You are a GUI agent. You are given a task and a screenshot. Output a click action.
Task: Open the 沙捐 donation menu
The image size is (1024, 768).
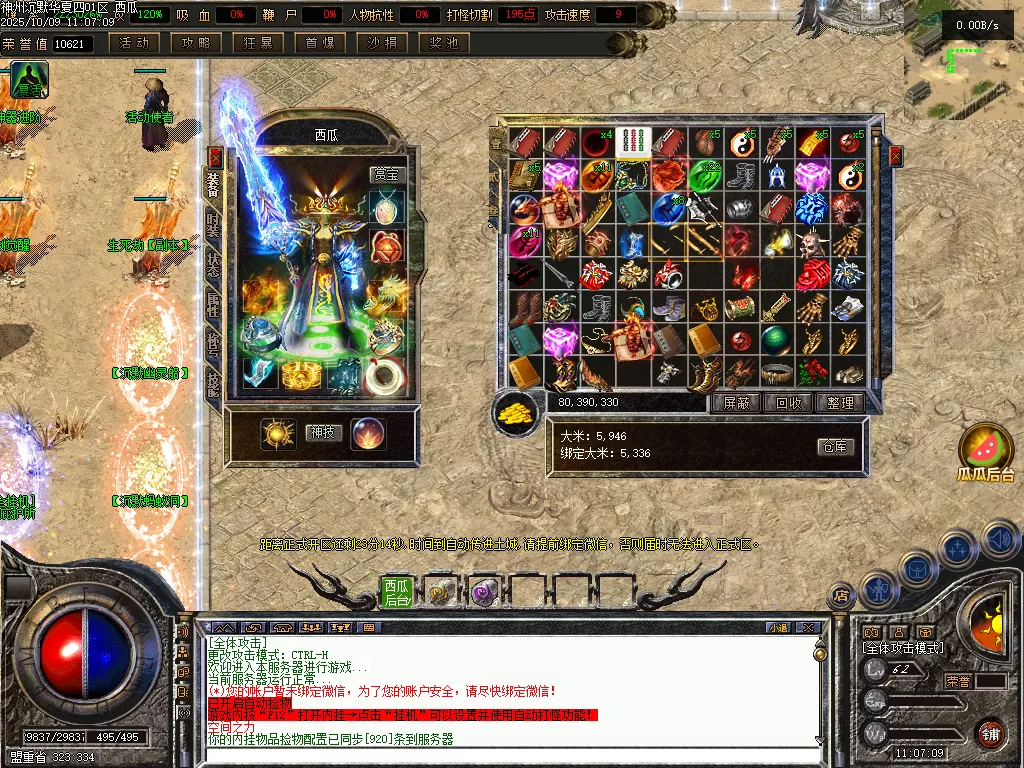[382, 43]
